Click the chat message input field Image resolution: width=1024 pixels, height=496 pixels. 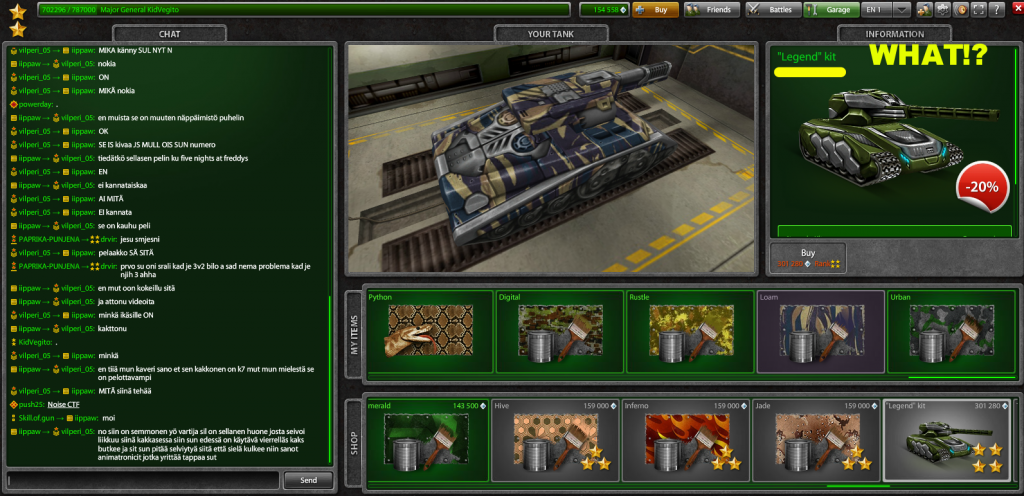pyautogui.click(x=142, y=480)
